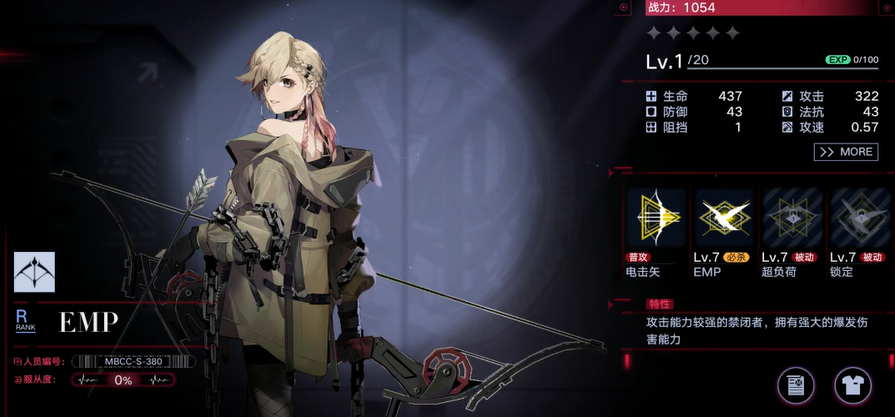Image resolution: width=895 pixels, height=417 pixels.
Task: Open the EMP ultimate skill icon
Action: [723, 217]
